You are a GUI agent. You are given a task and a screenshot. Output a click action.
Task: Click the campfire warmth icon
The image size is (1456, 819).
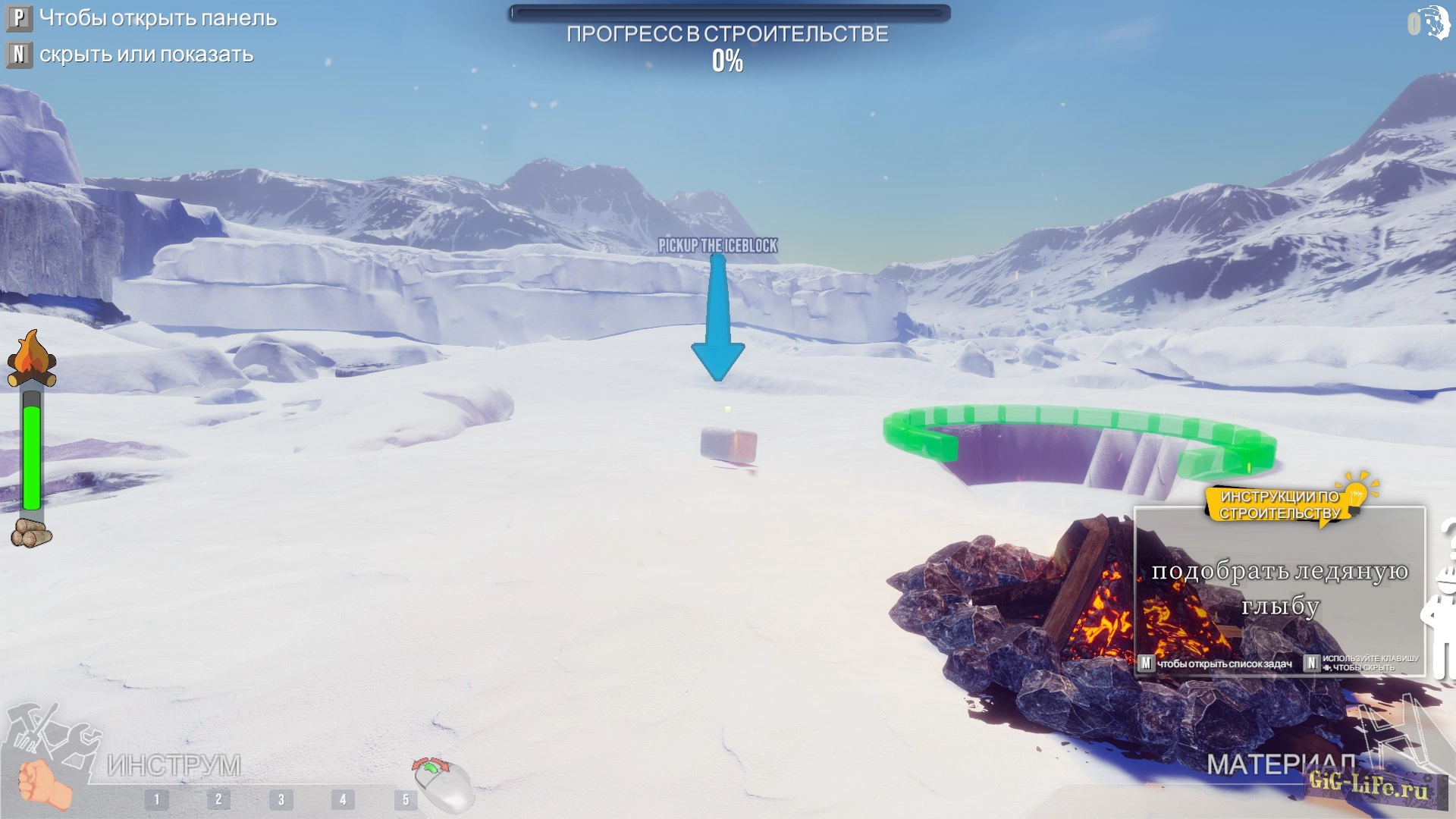point(31,359)
